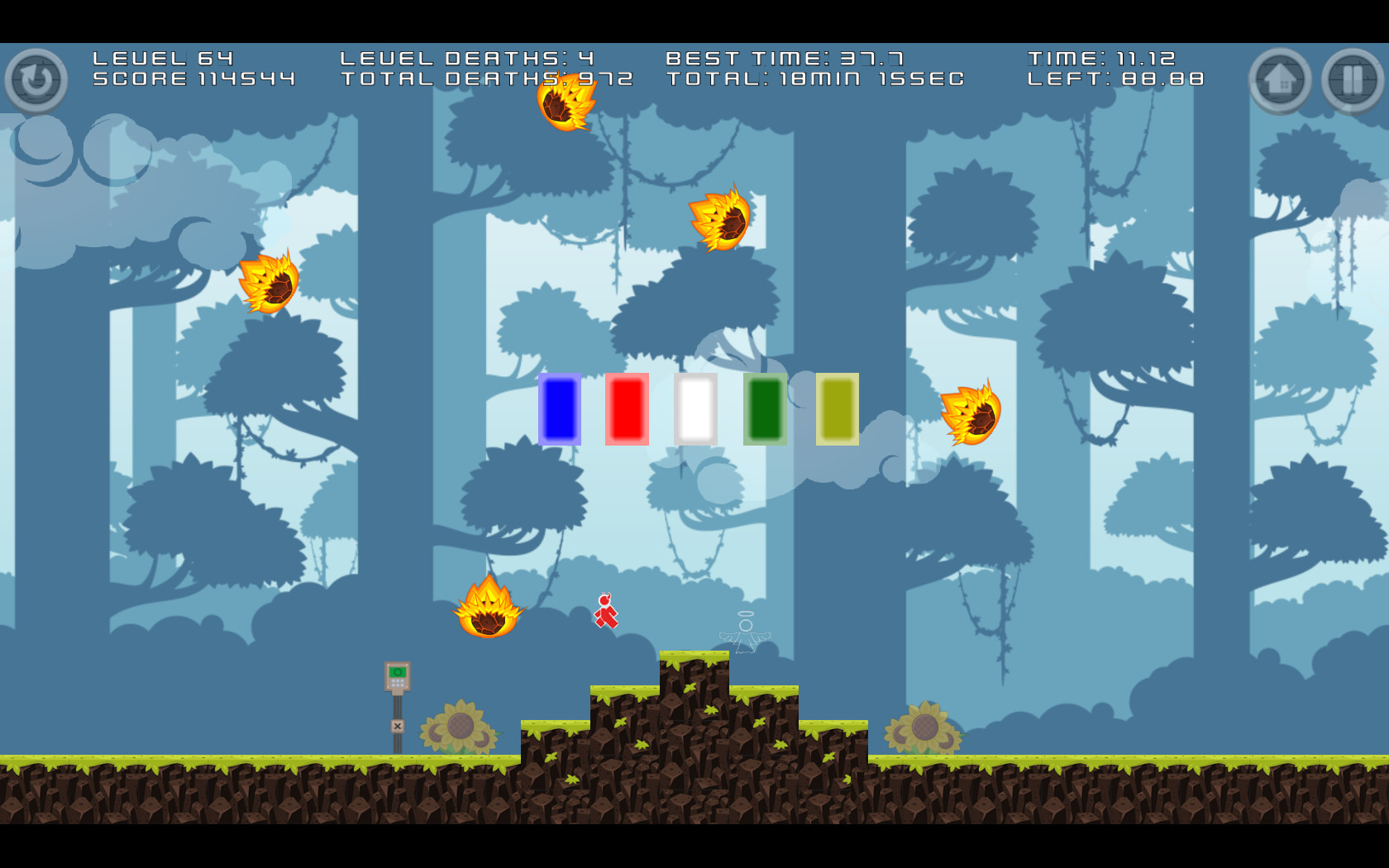This screenshot has height=868, width=1389.
Task: Select the white rectangle pickup
Action: point(697,409)
